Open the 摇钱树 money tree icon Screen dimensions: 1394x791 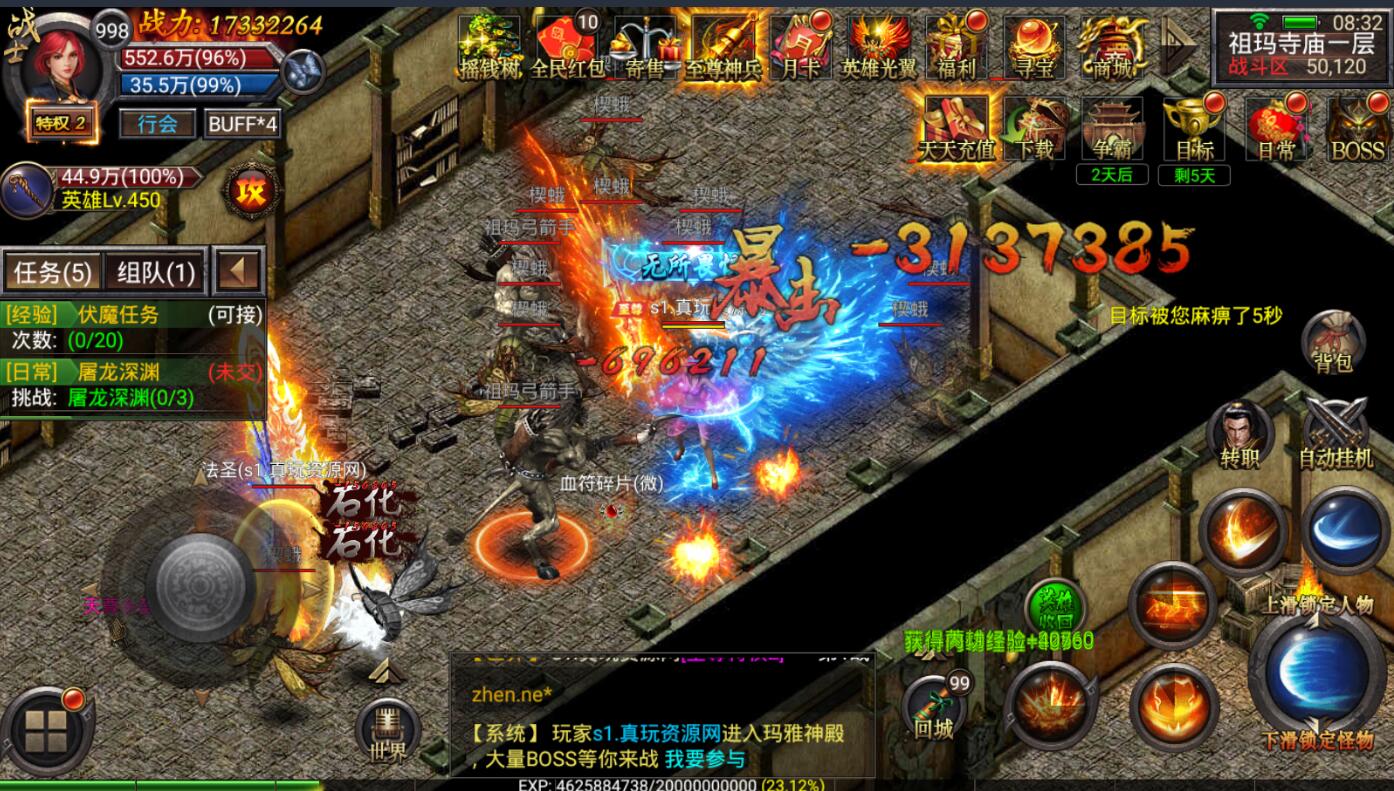(489, 48)
